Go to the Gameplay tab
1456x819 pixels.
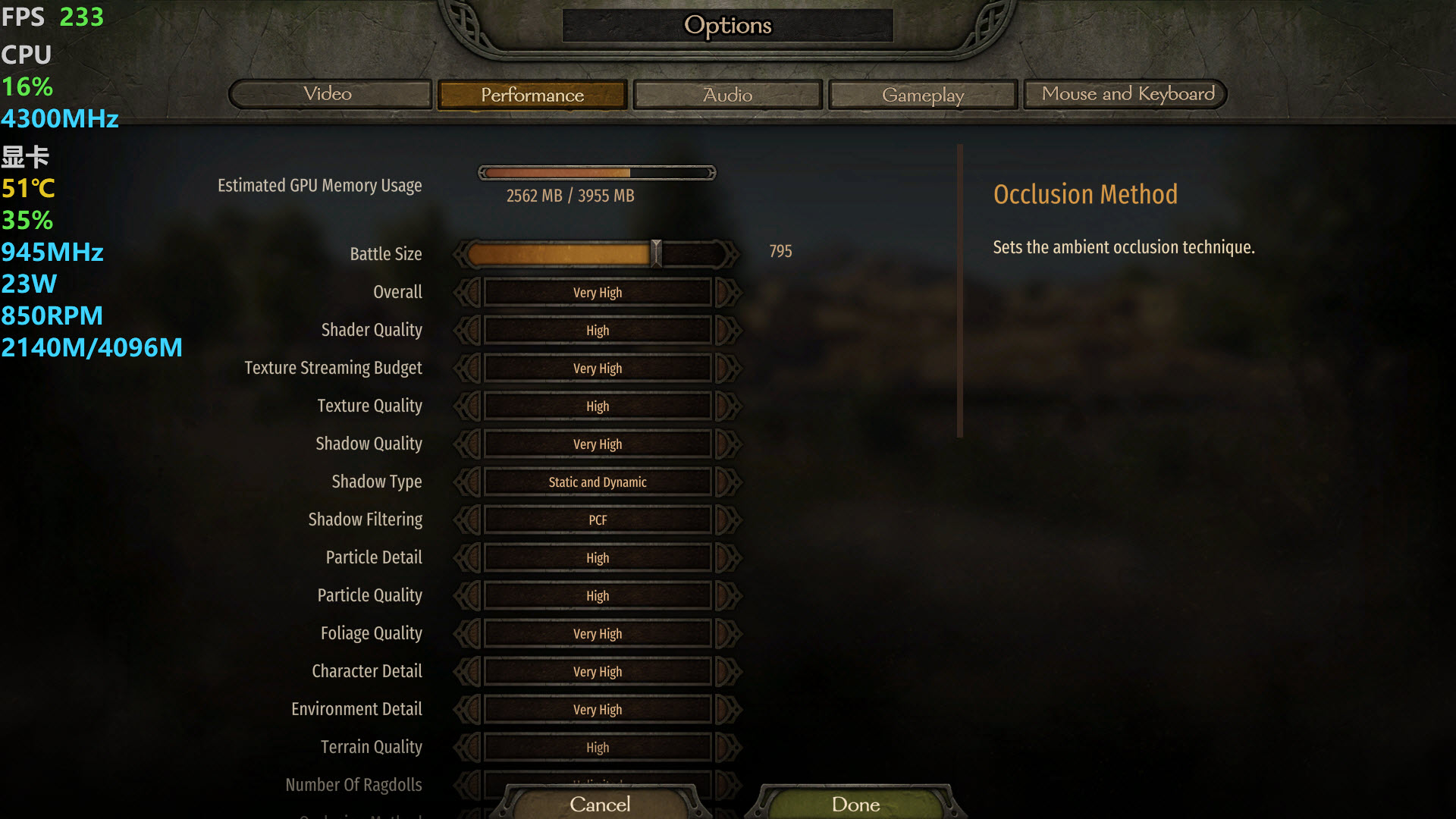coord(922,95)
